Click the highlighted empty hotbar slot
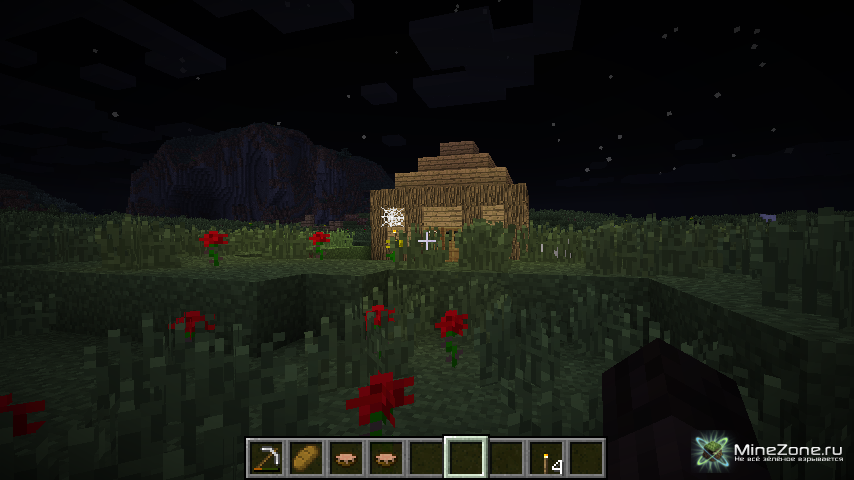 click(x=466, y=458)
